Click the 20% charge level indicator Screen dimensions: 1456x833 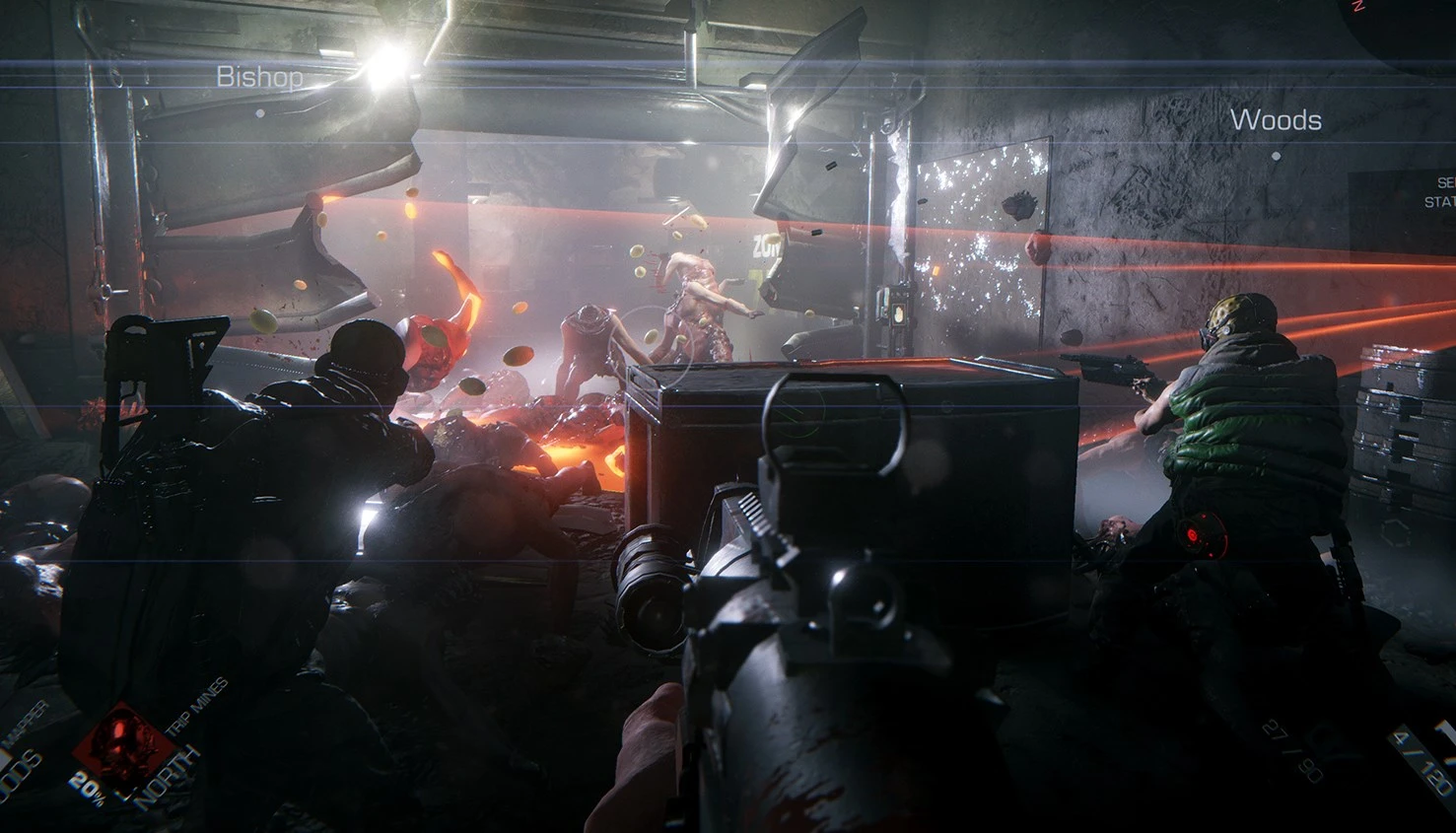(89, 789)
